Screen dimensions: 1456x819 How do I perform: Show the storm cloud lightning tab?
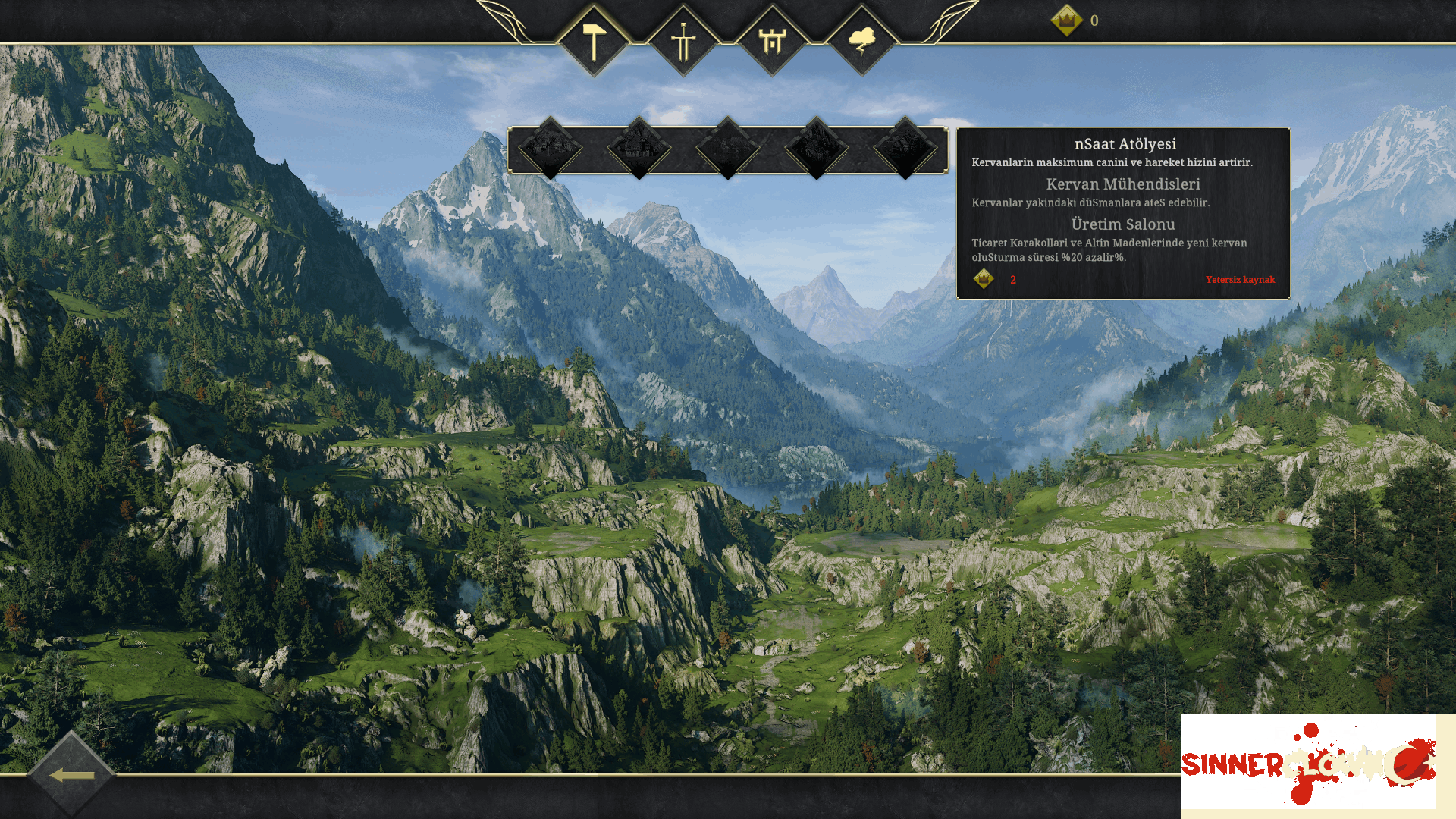click(861, 41)
